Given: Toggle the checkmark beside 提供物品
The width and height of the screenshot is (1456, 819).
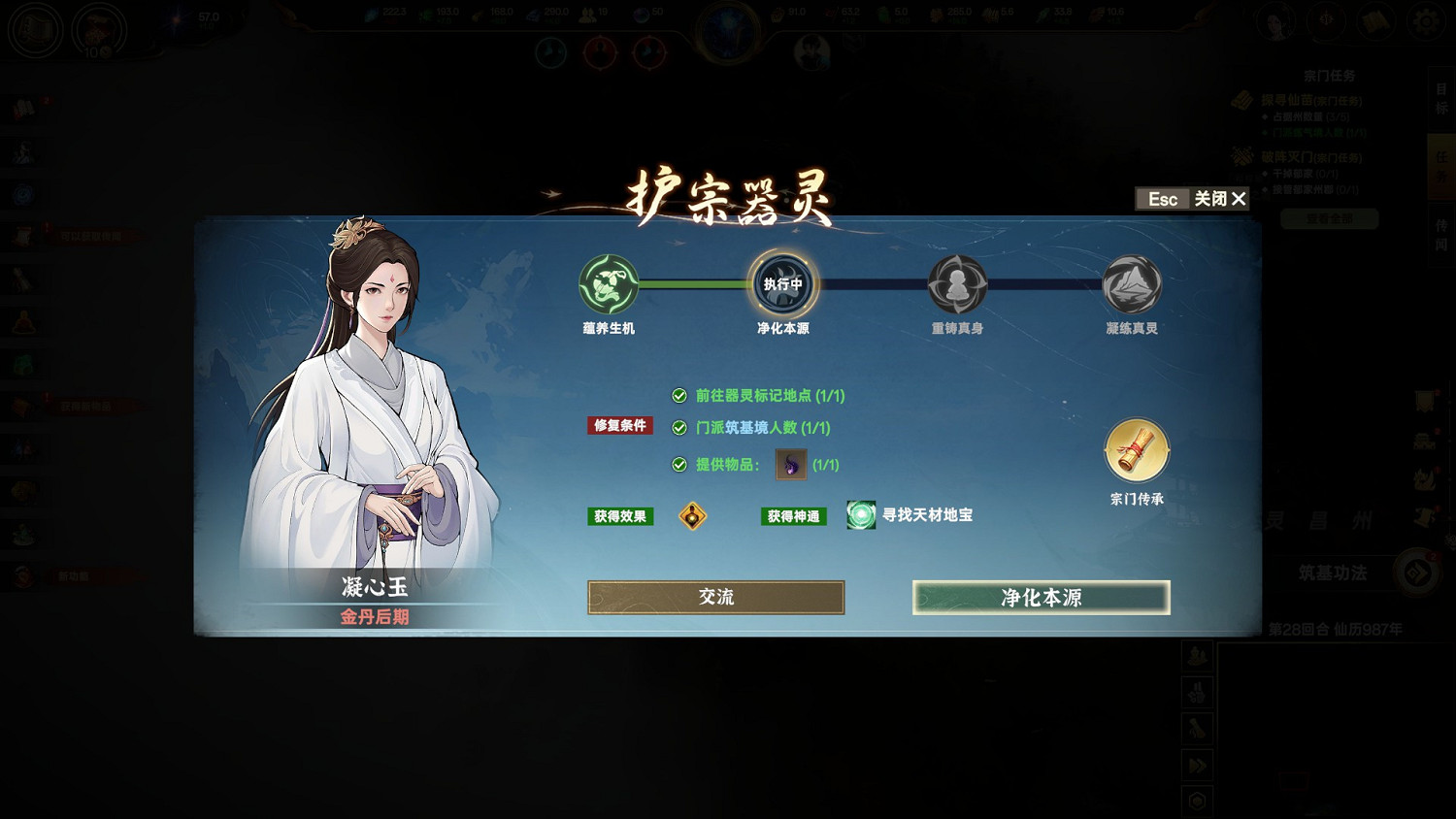Looking at the screenshot, I should pyautogui.click(x=678, y=465).
